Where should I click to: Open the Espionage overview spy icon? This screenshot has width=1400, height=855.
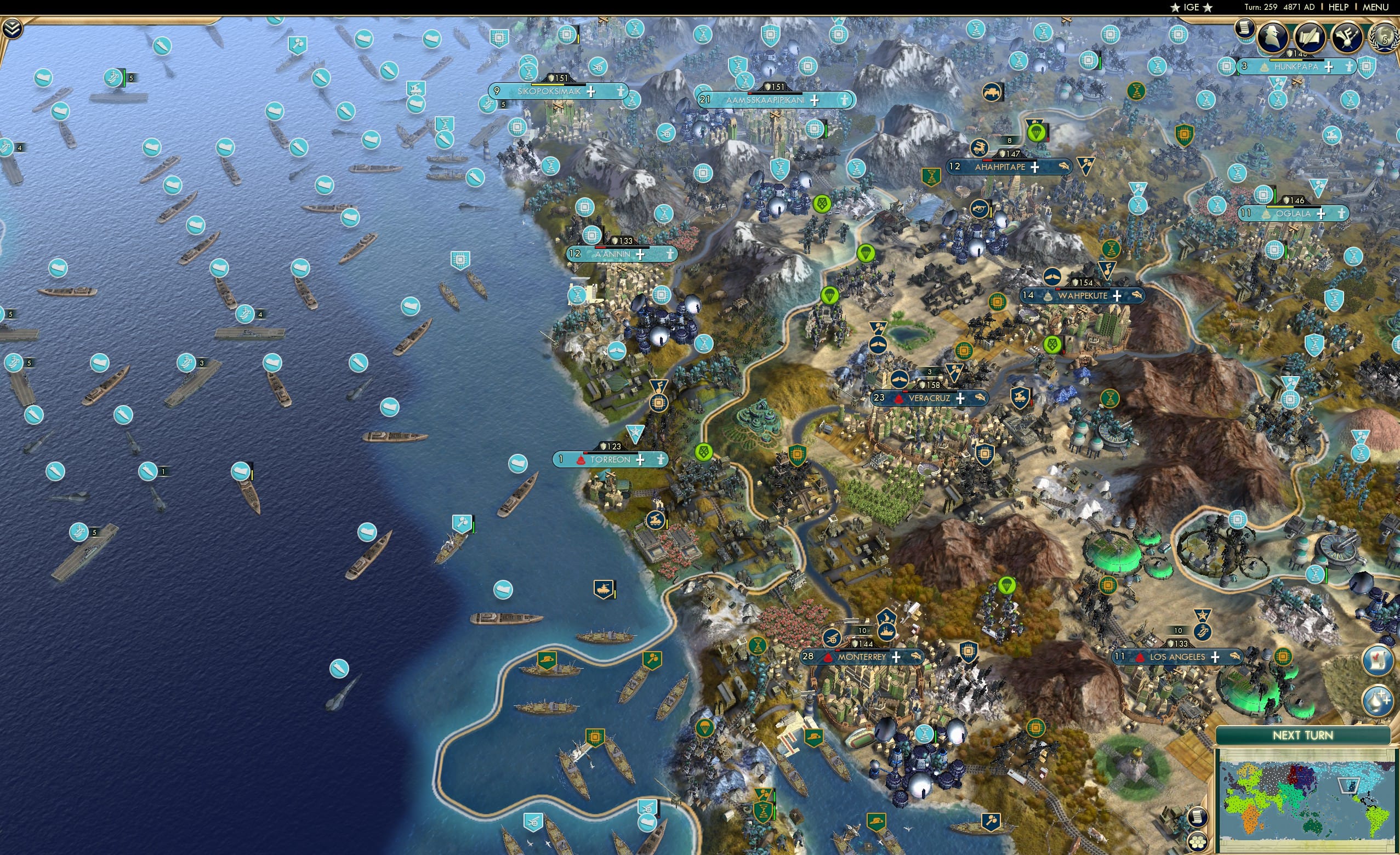(x=1273, y=37)
